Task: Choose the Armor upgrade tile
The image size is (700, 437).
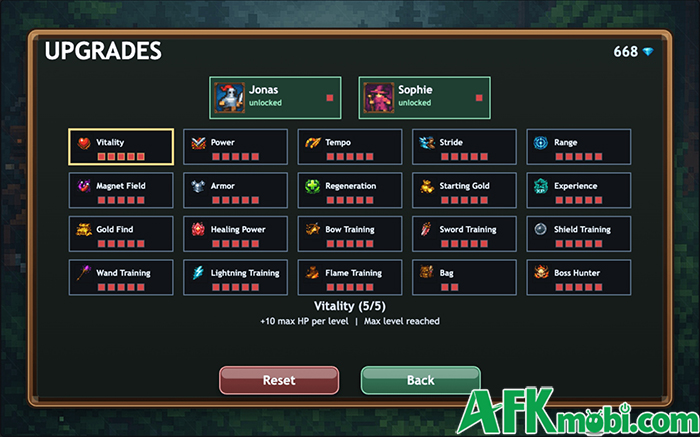Action: (x=235, y=191)
